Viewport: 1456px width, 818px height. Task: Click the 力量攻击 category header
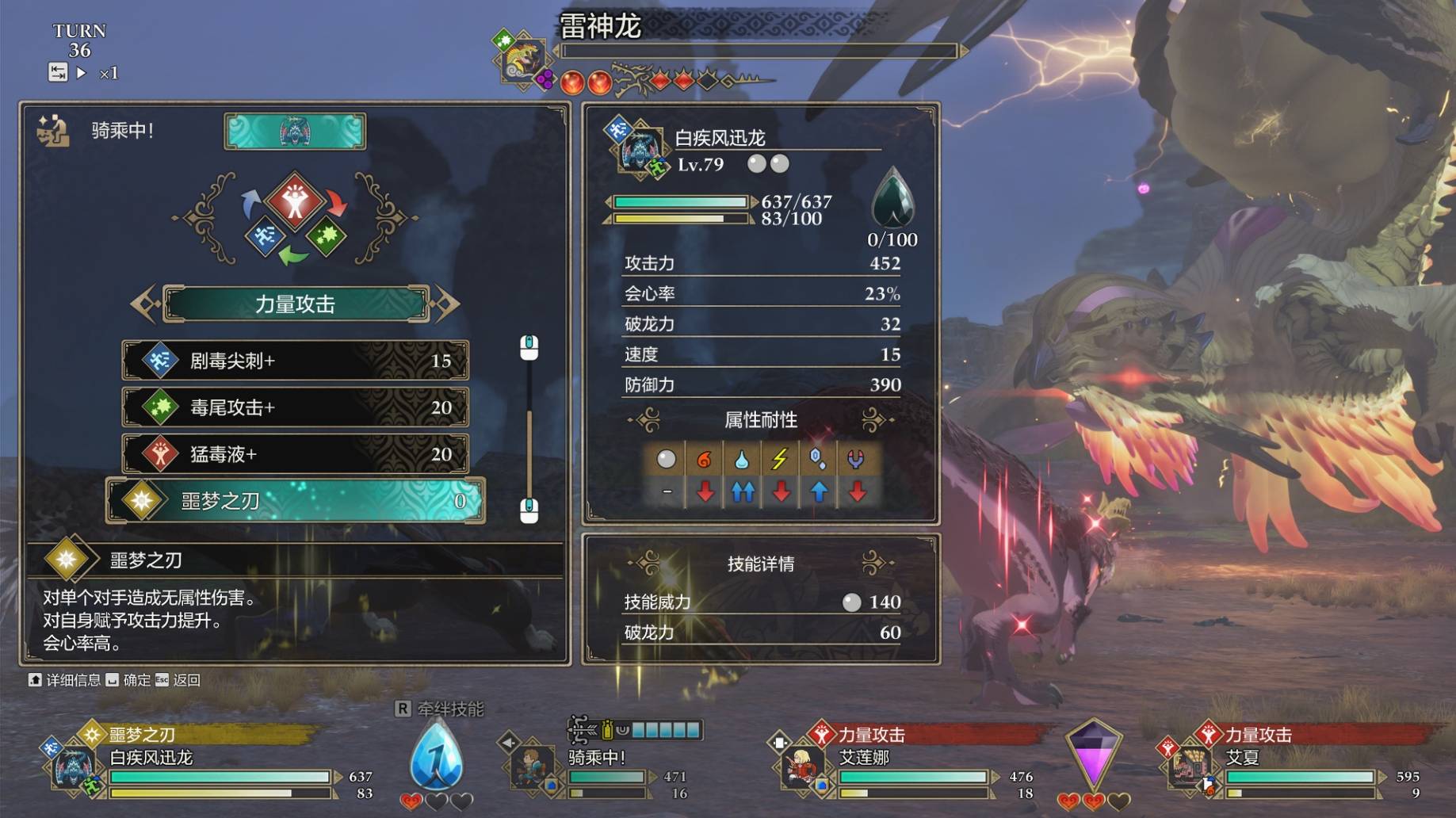(295, 304)
